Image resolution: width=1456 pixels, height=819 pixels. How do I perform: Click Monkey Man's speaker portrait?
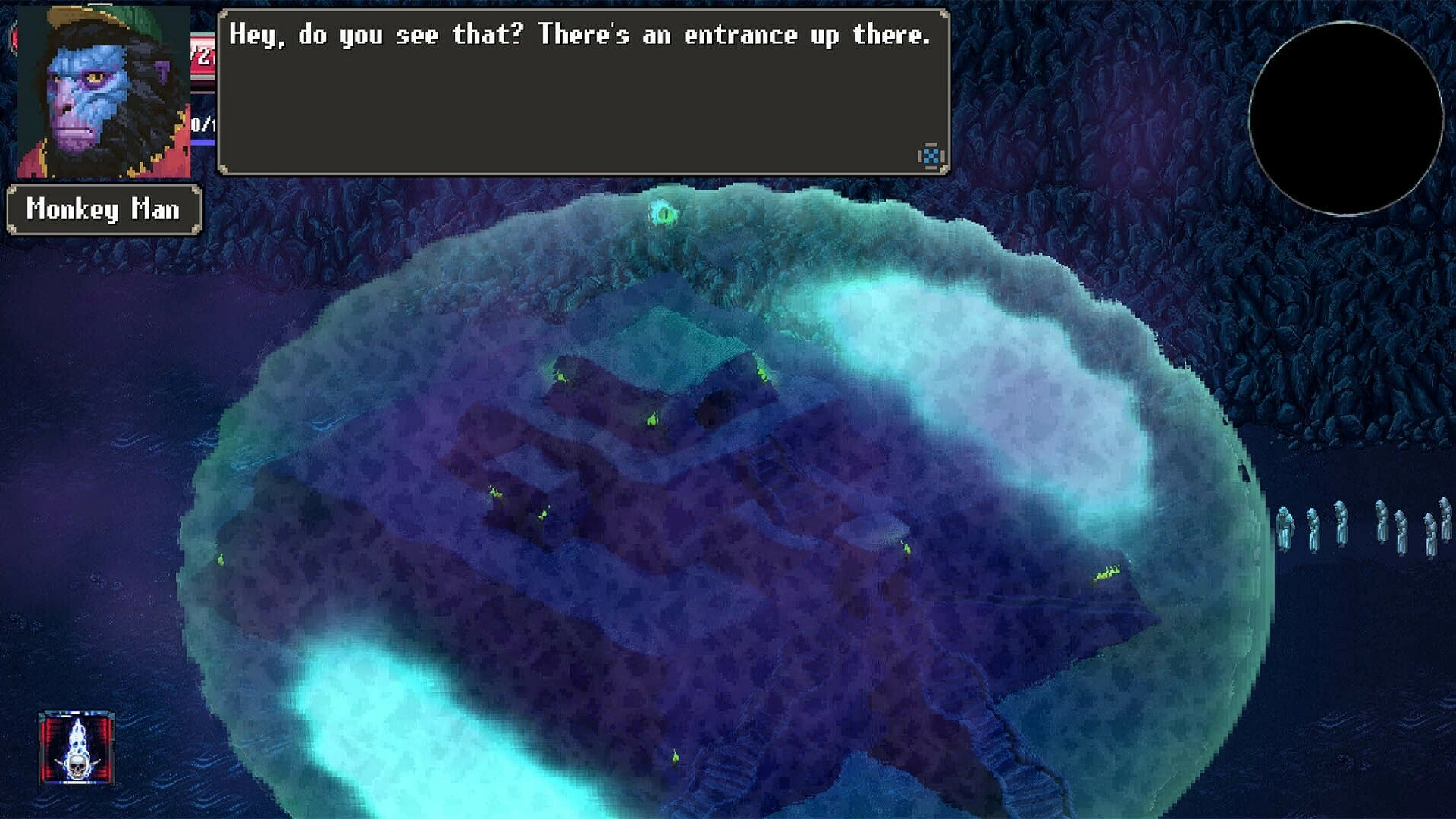click(103, 93)
